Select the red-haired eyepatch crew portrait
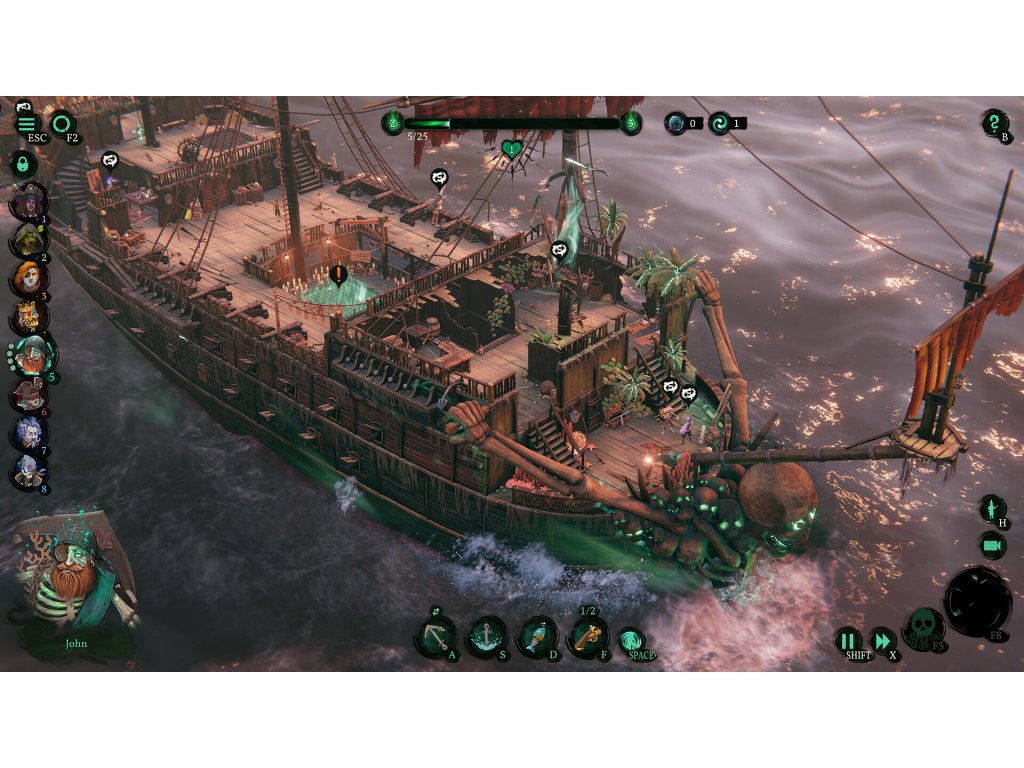The image size is (1024, 768). [27, 278]
